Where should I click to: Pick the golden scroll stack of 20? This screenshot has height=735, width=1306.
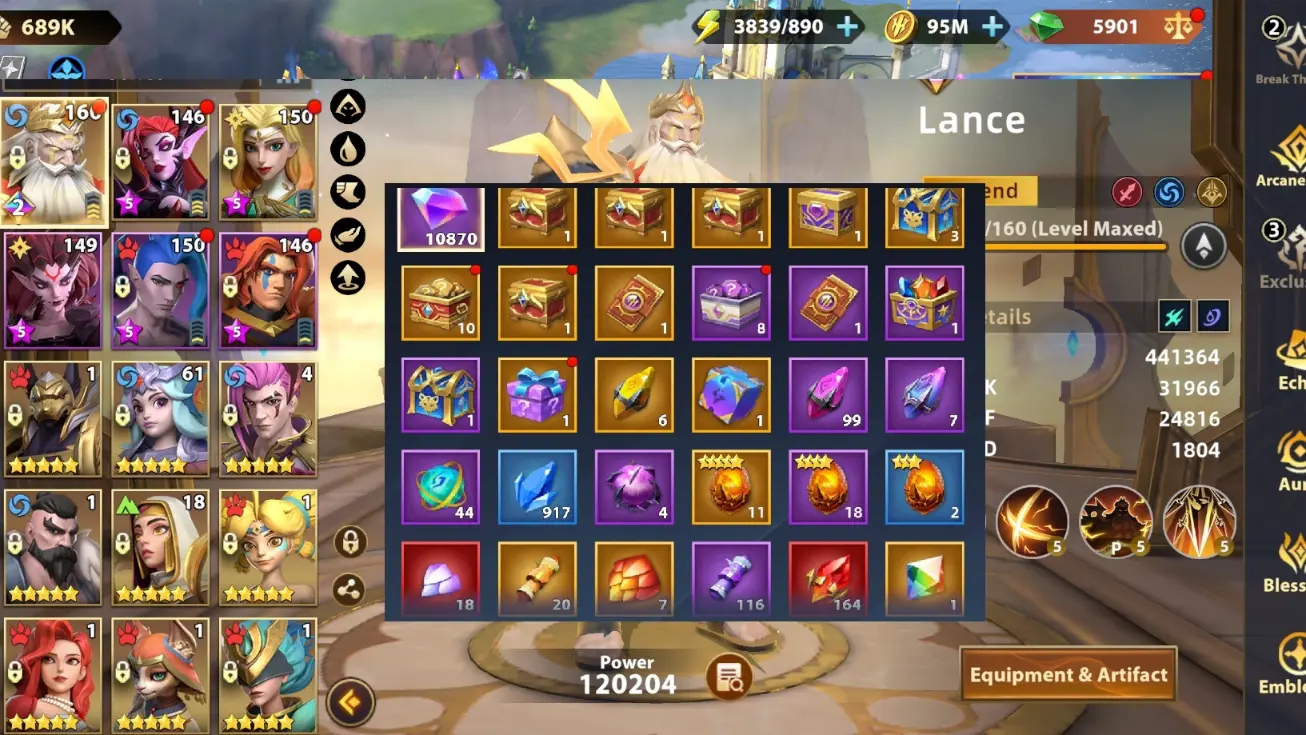538,579
